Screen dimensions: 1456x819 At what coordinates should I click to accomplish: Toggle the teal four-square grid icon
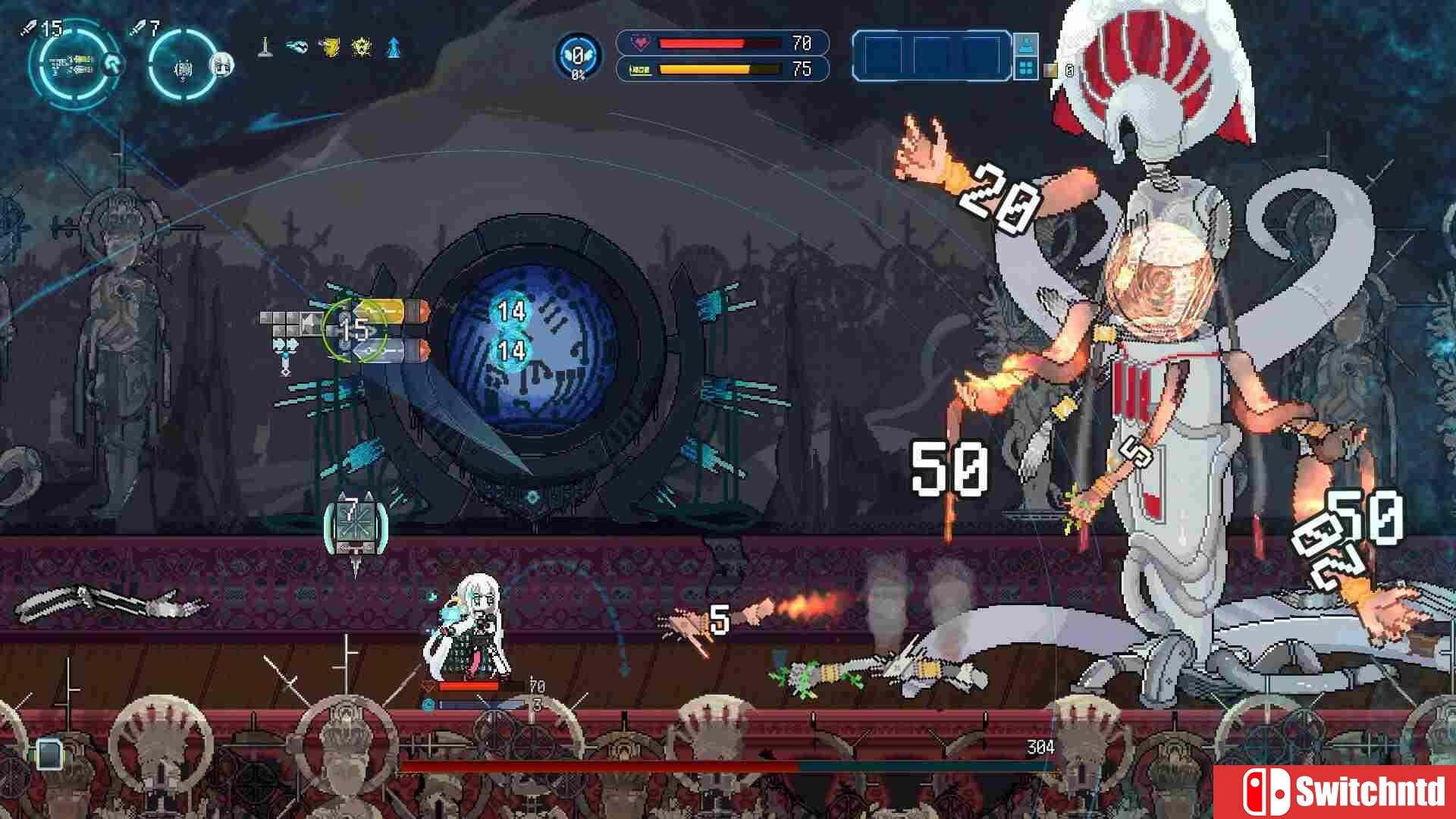point(1028,67)
